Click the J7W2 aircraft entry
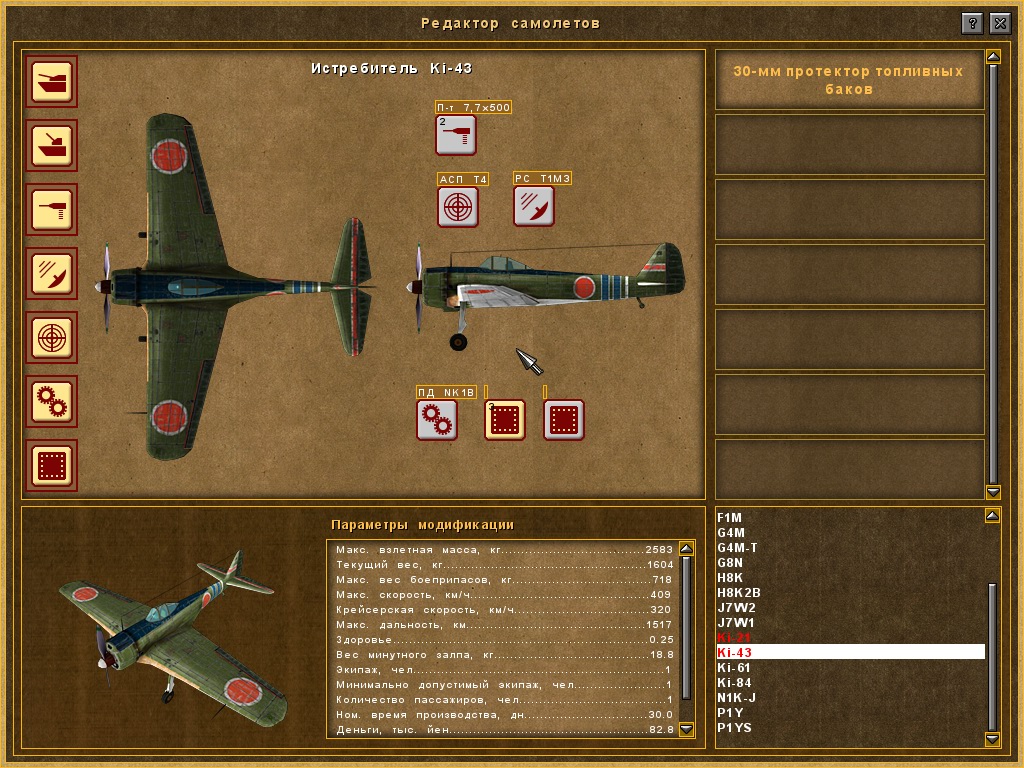 [x=736, y=607]
